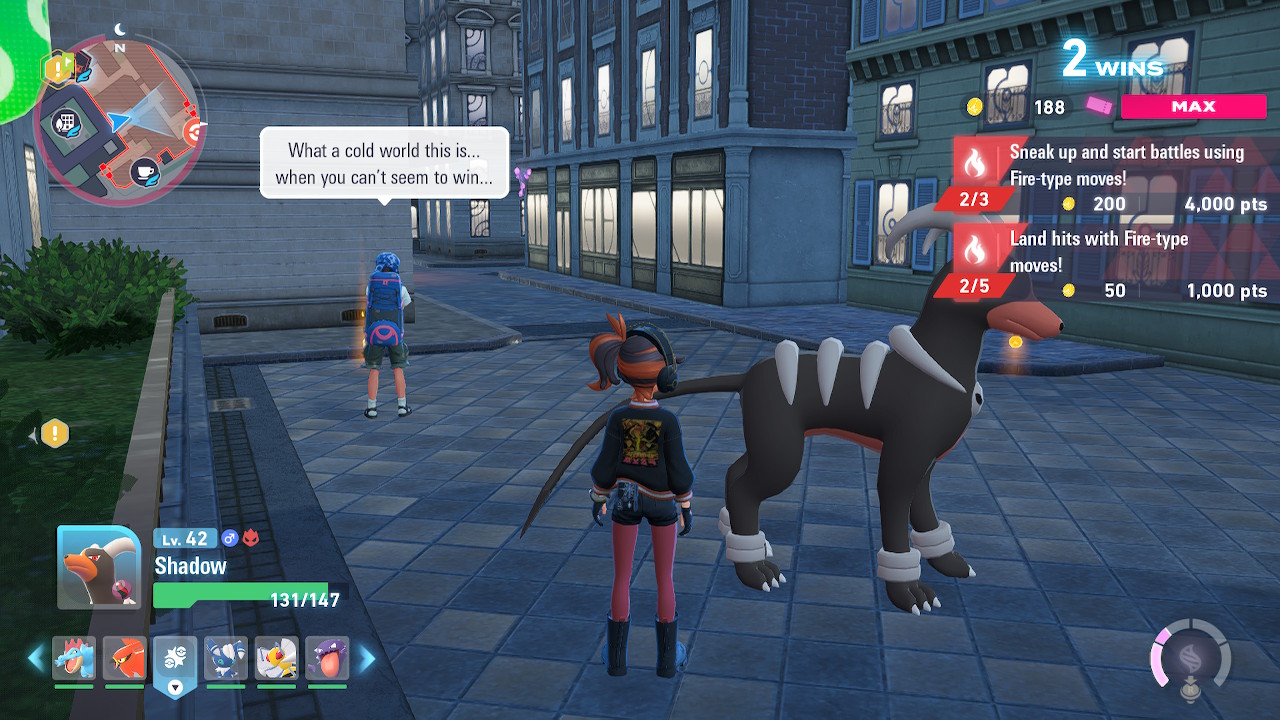This screenshot has width=1280, height=720.
Task: Open the sneak-up Fire-type battle challenge
Action: tap(1110, 177)
